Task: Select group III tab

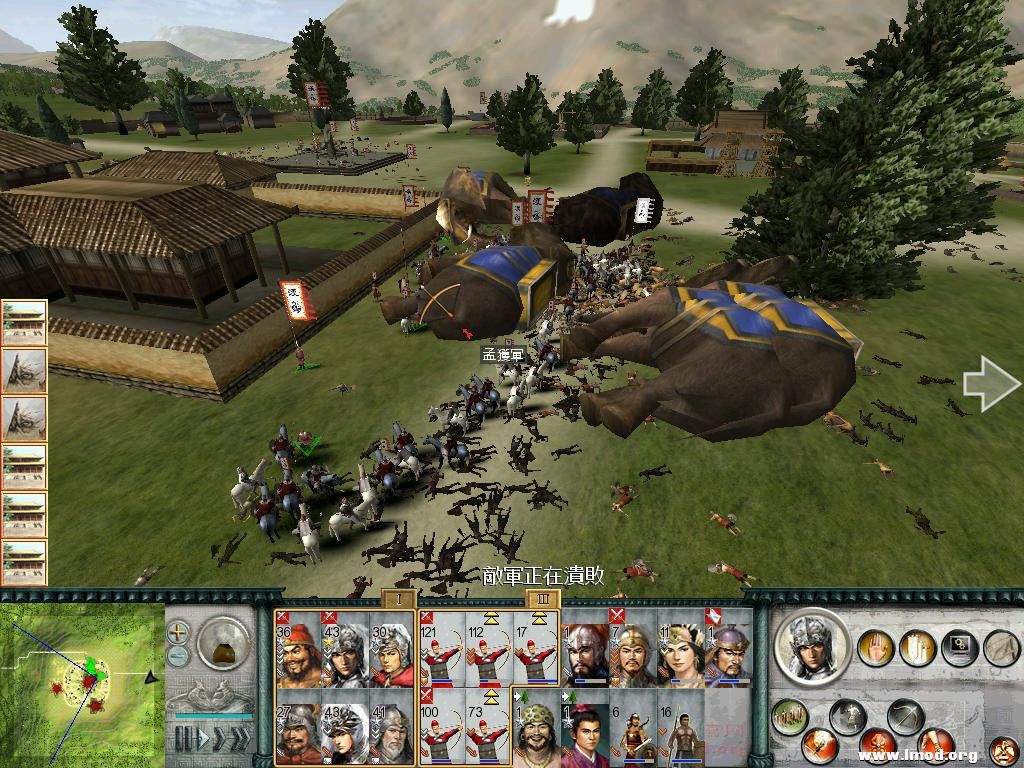Action: click(x=542, y=599)
